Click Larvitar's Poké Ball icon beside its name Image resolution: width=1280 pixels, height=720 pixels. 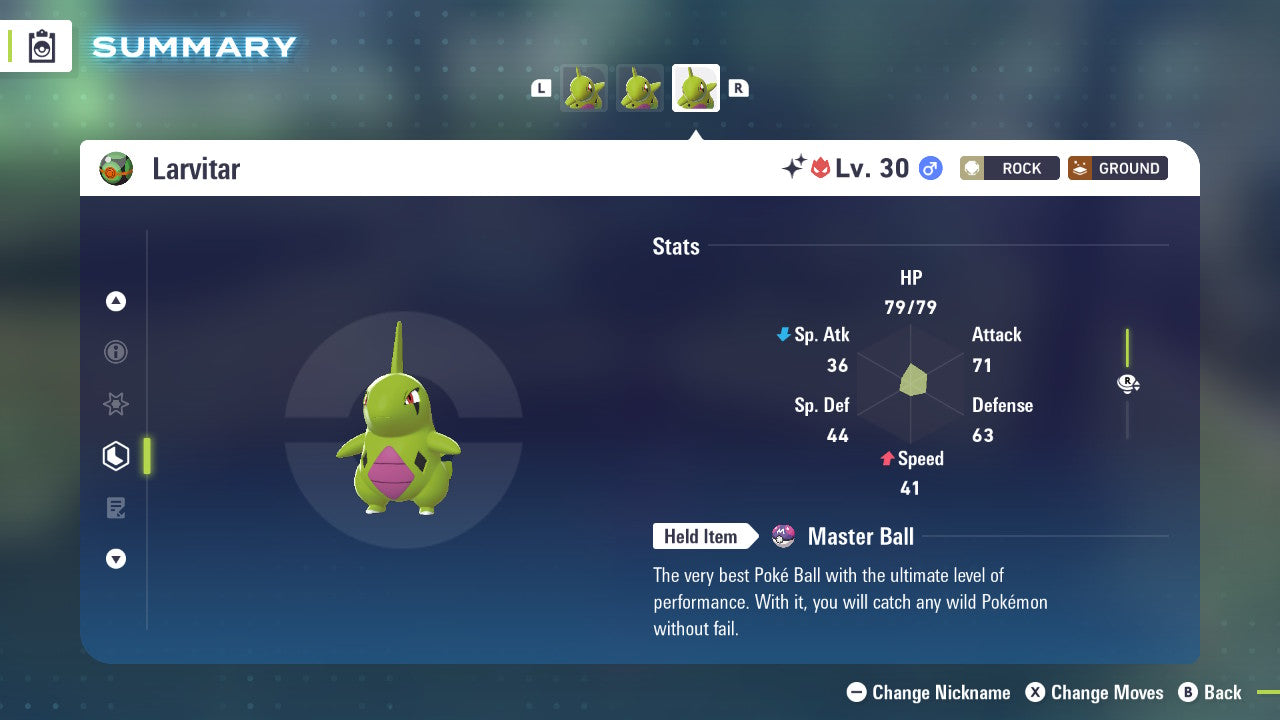click(117, 168)
